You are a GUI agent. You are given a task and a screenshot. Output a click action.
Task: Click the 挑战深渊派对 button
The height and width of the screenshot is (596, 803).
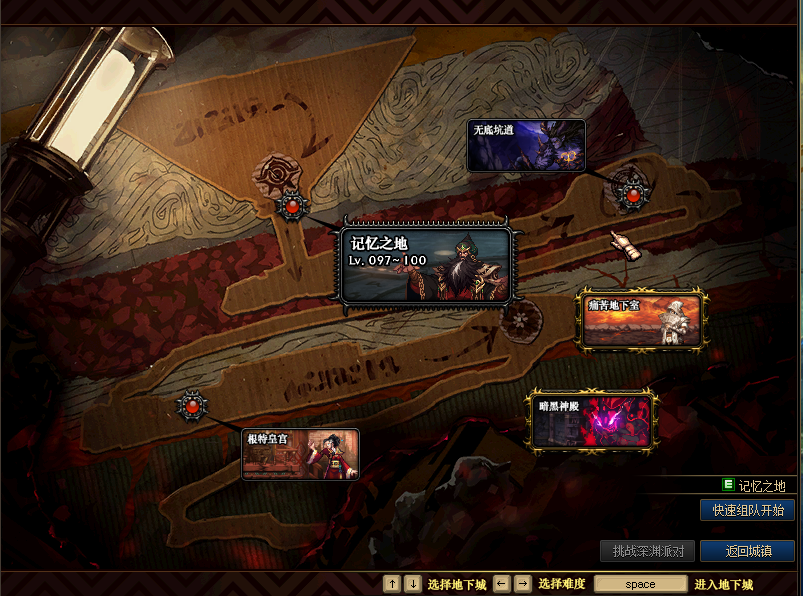[x=648, y=551]
